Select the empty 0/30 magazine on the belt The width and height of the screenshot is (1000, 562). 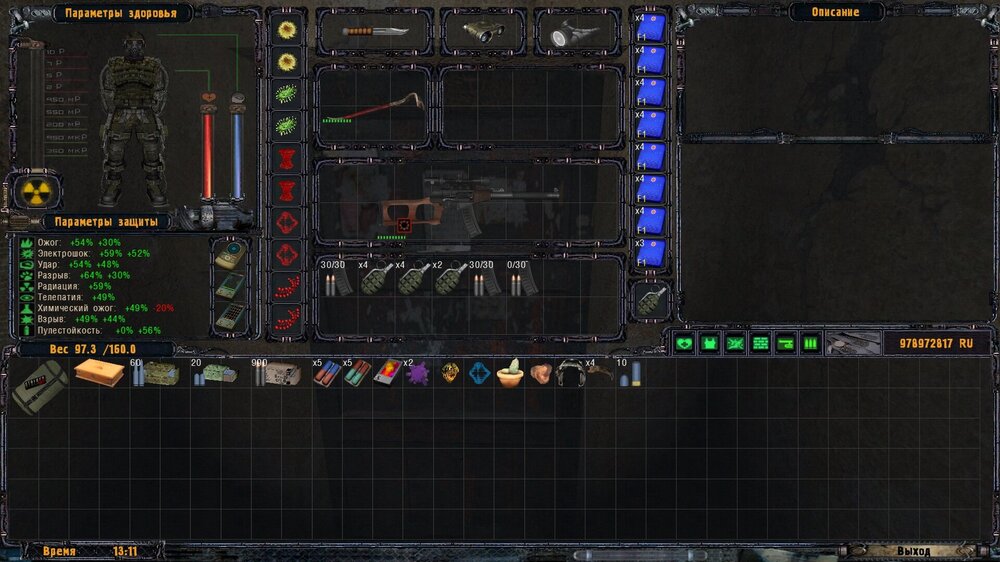click(519, 283)
